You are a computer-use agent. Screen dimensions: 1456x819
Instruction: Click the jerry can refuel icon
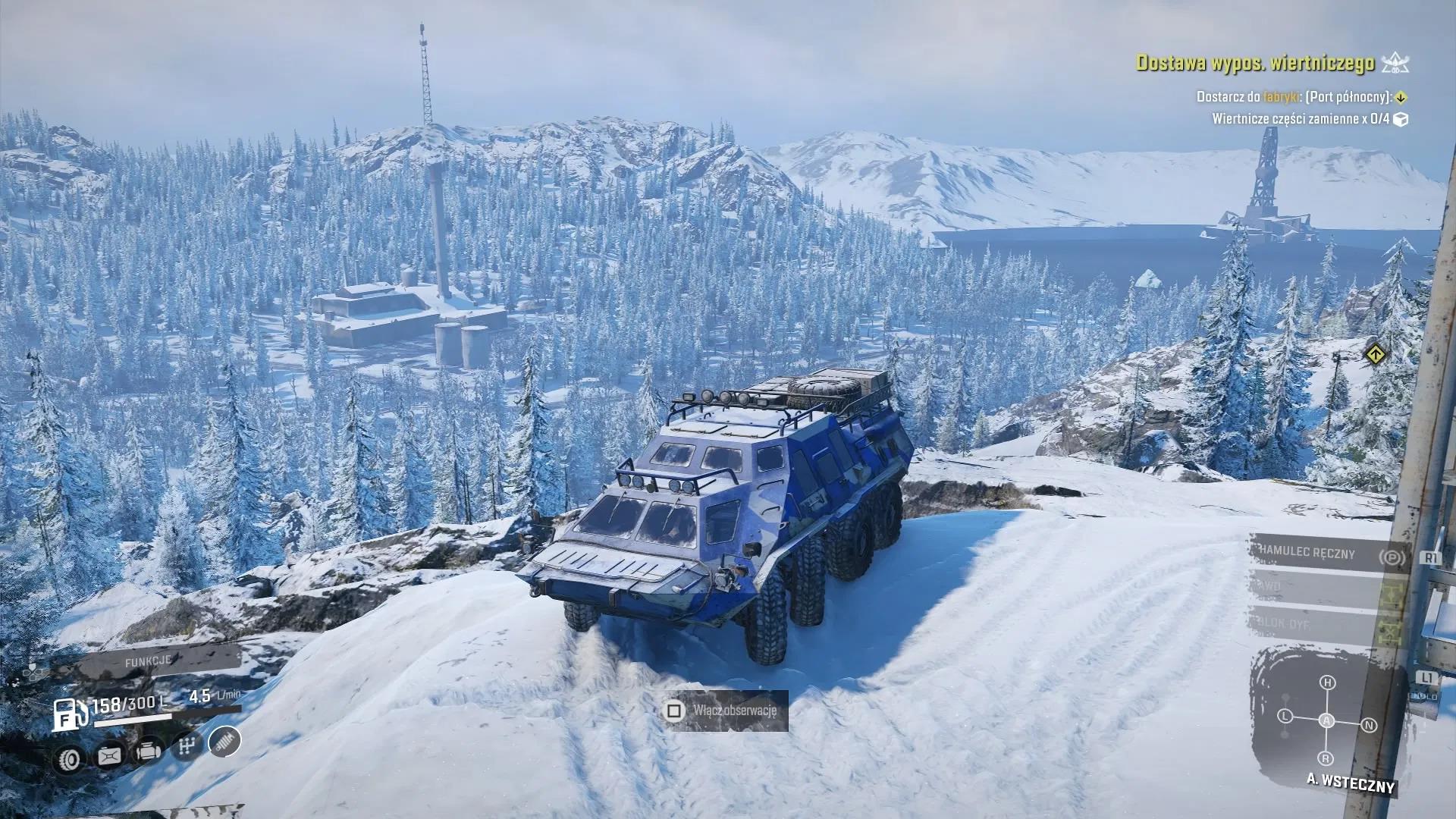[110, 756]
